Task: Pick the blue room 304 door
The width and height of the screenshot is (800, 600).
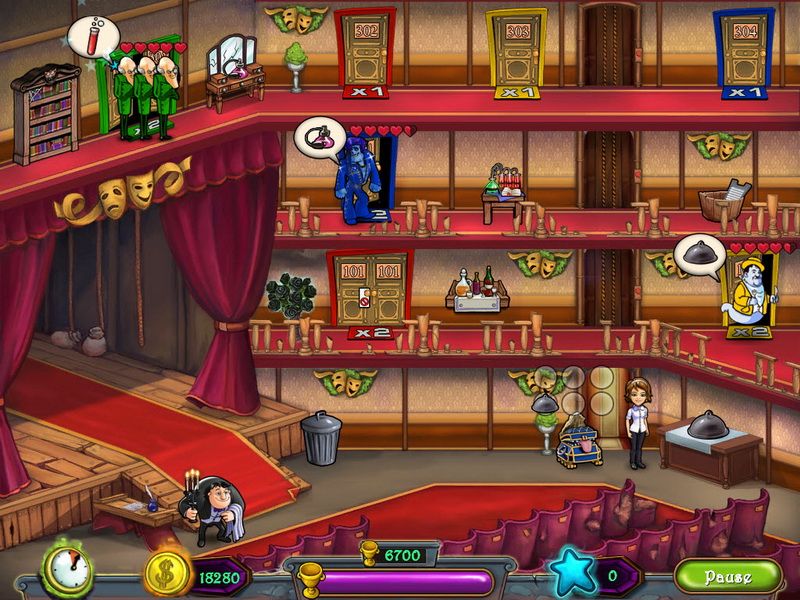Action: tap(744, 50)
